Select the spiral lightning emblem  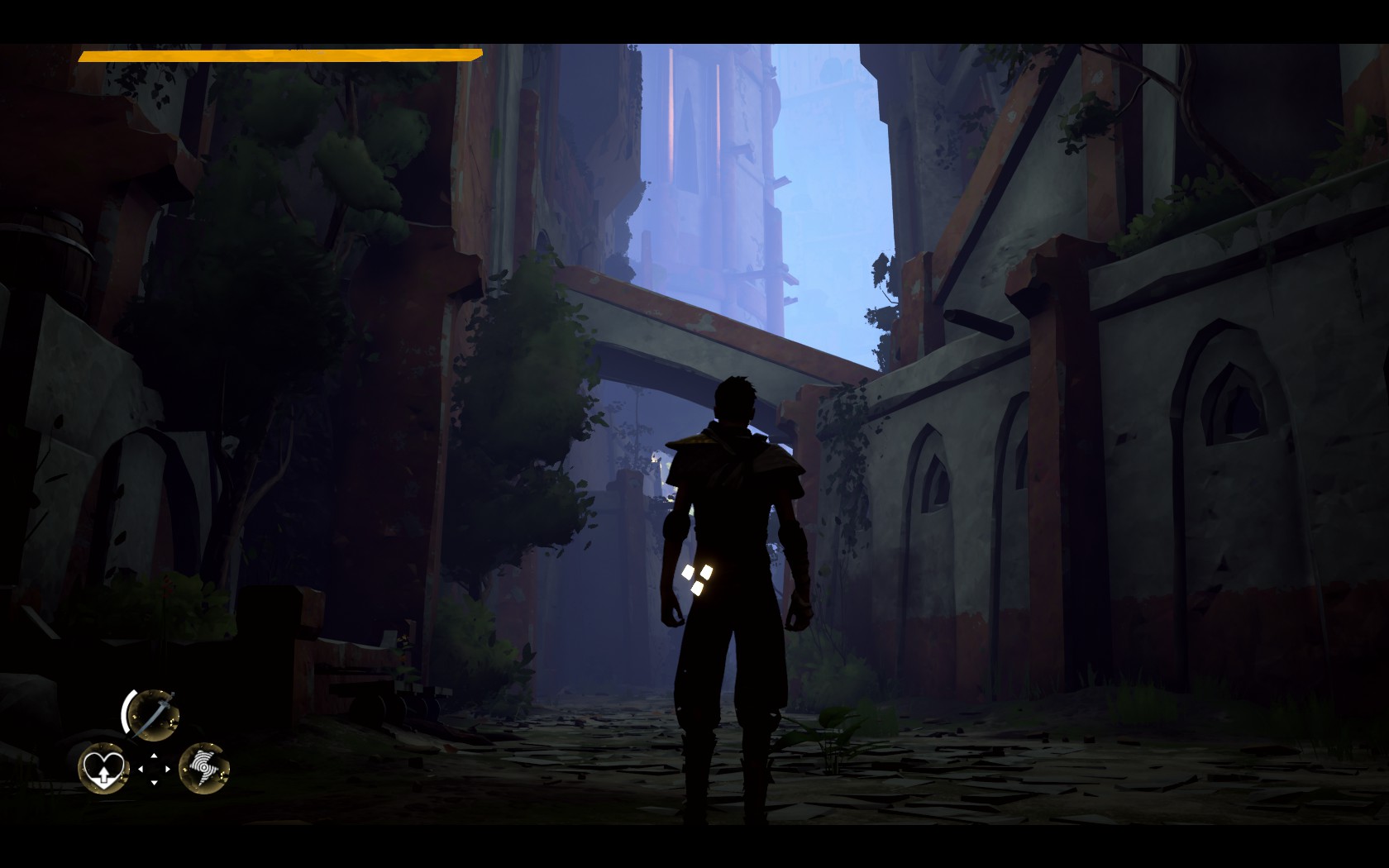coord(205,768)
